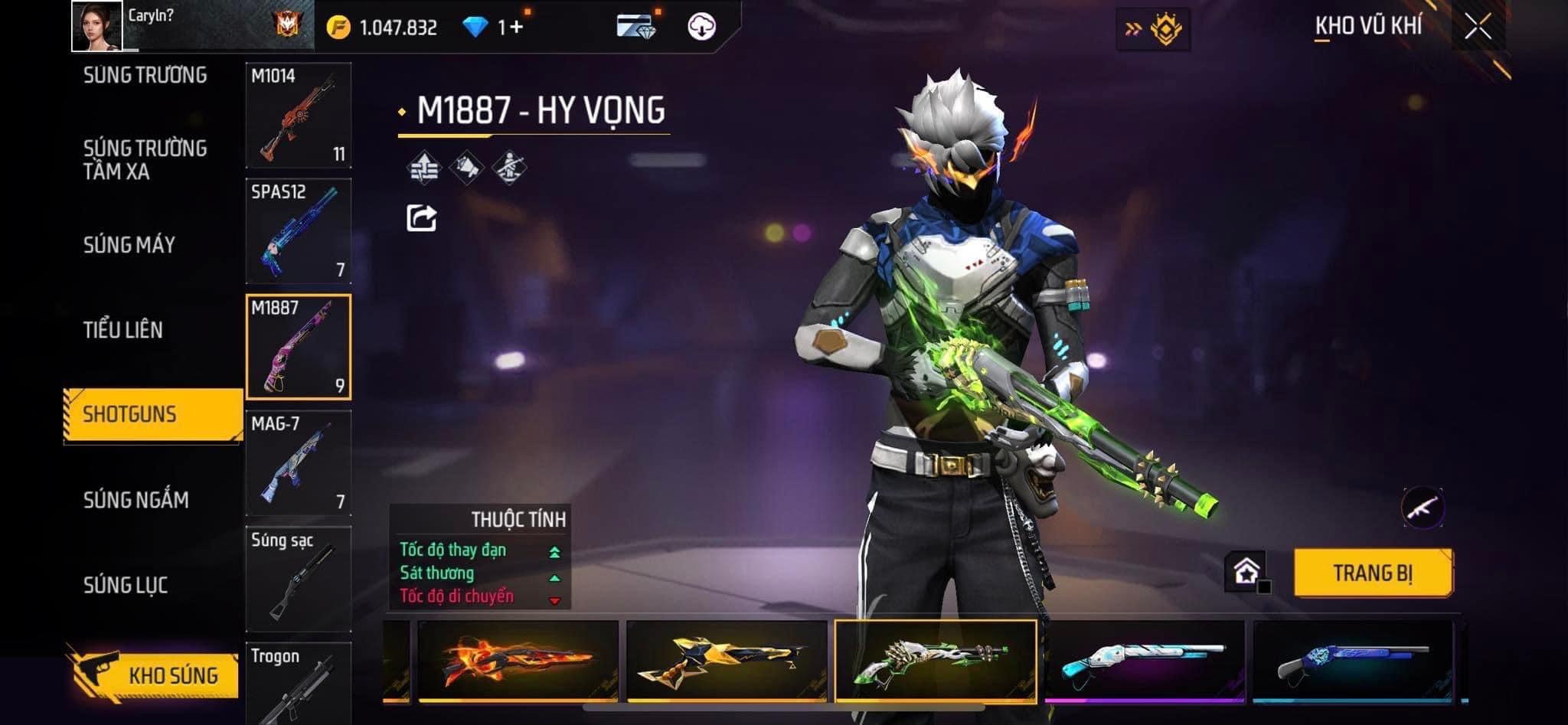Choose the SÚNG NGẮM category
The height and width of the screenshot is (725, 1568).
(x=136, y=500)
